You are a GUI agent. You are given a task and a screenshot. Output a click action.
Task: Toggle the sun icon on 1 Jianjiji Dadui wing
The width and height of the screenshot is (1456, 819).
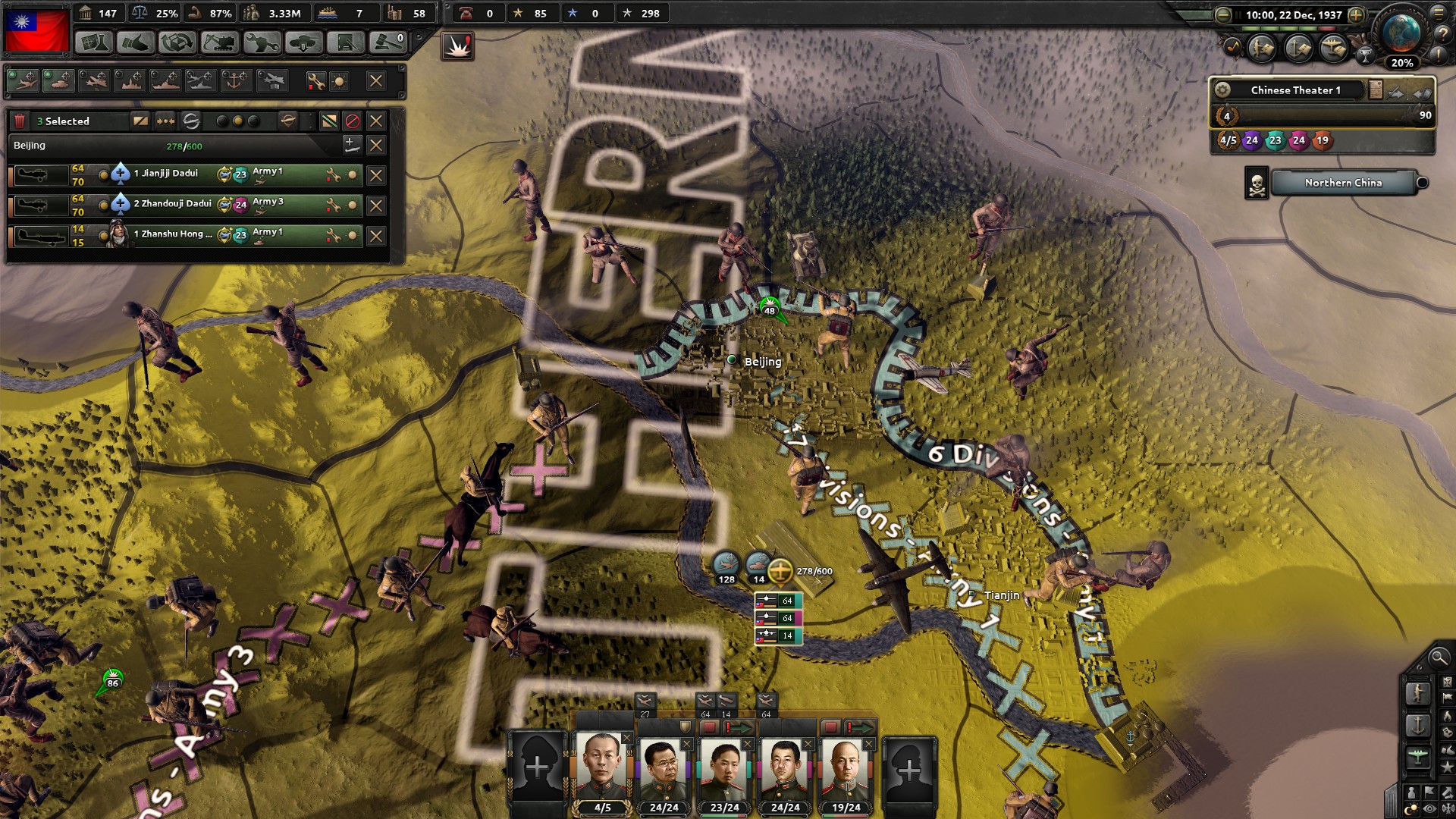351,174
